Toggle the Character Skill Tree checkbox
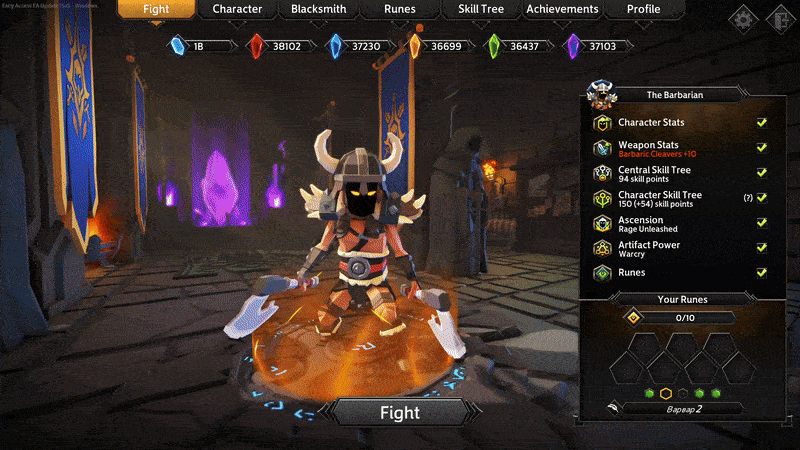 tap(762, 198)
